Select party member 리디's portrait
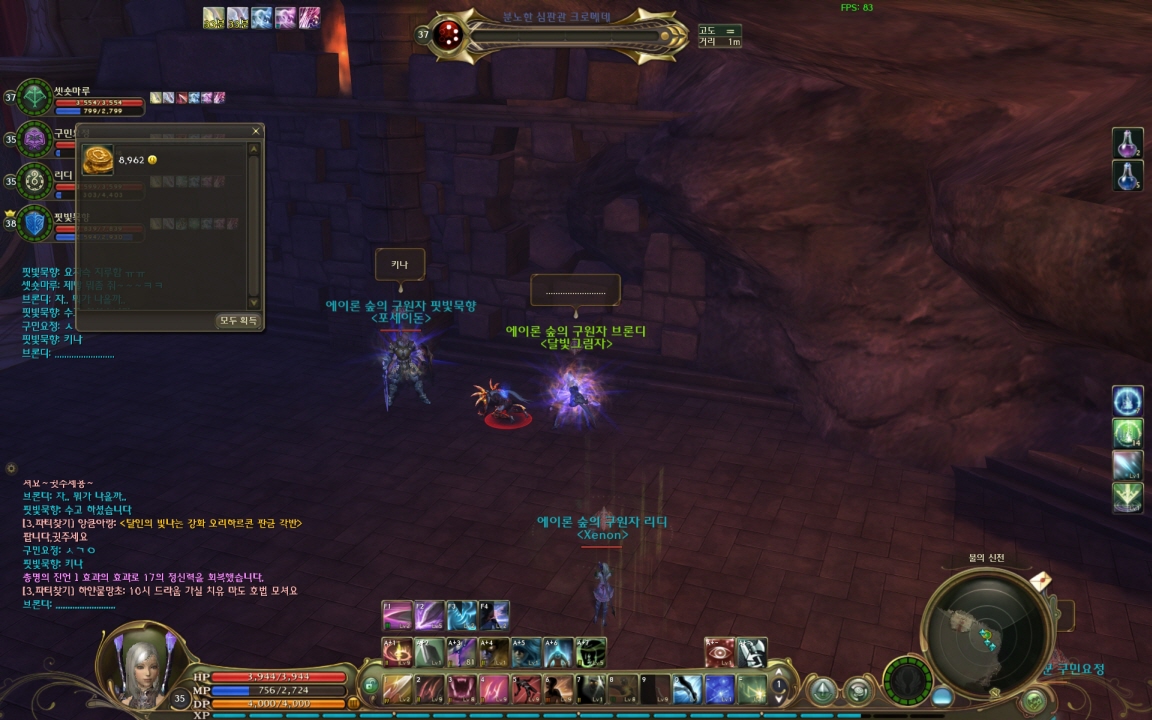Image resolution: width=1152 pixels, height=720 pixels. tap(35, 181)
